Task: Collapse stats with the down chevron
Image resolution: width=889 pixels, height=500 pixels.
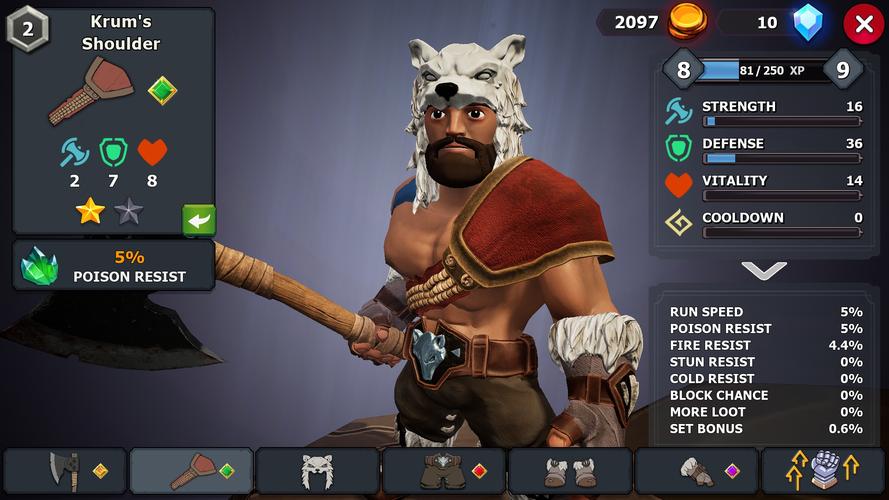Action: coord(764,270)
